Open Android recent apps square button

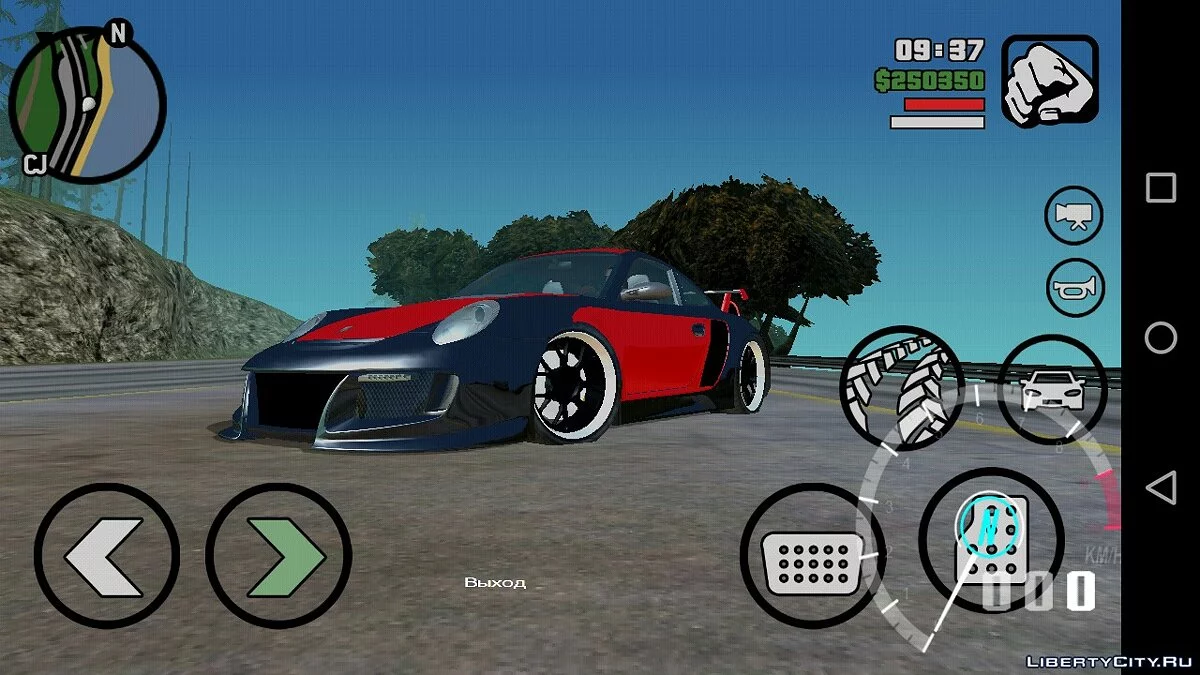coord(1160,188)
